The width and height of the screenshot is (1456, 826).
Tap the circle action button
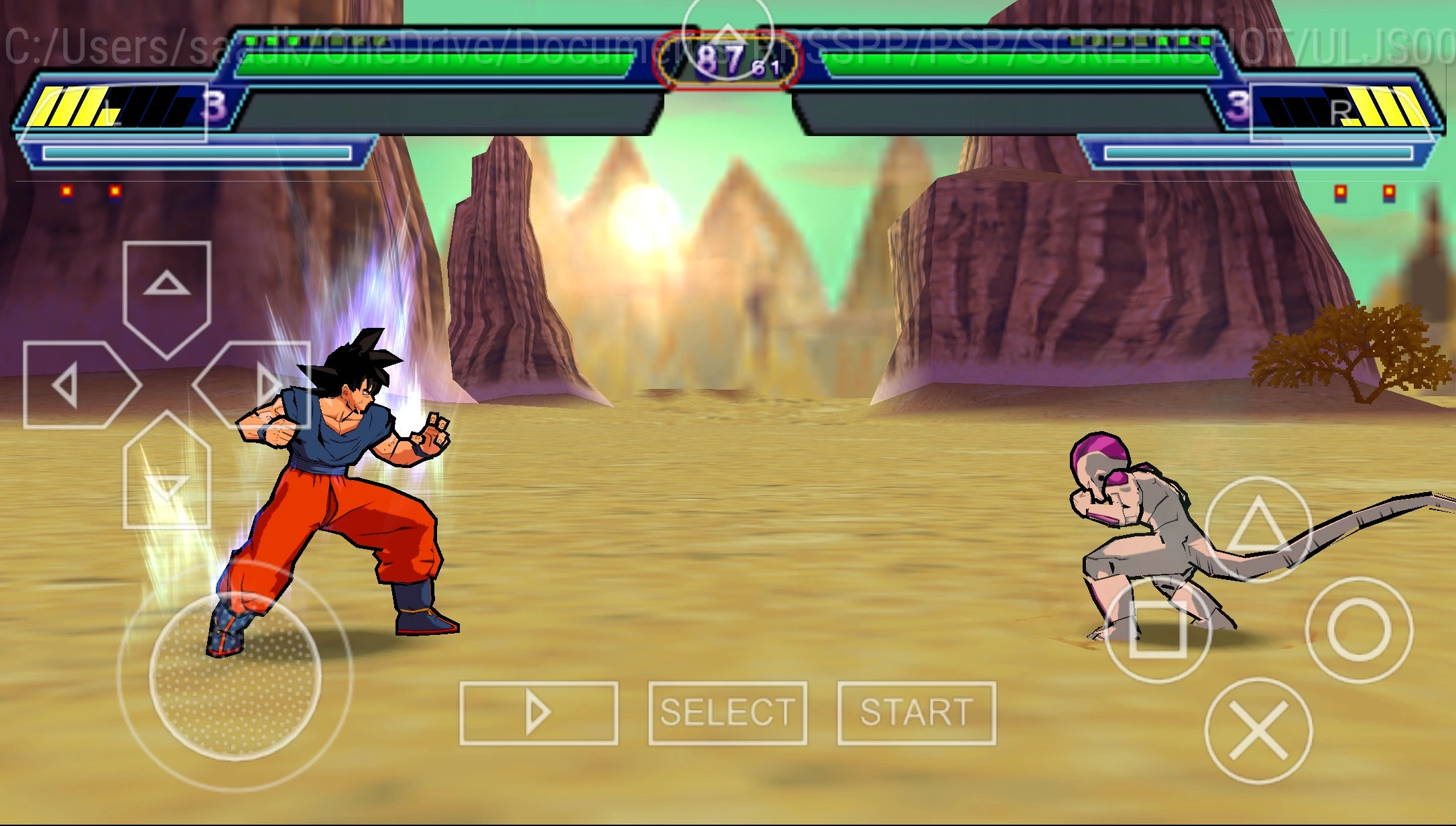pos(1359,630)
